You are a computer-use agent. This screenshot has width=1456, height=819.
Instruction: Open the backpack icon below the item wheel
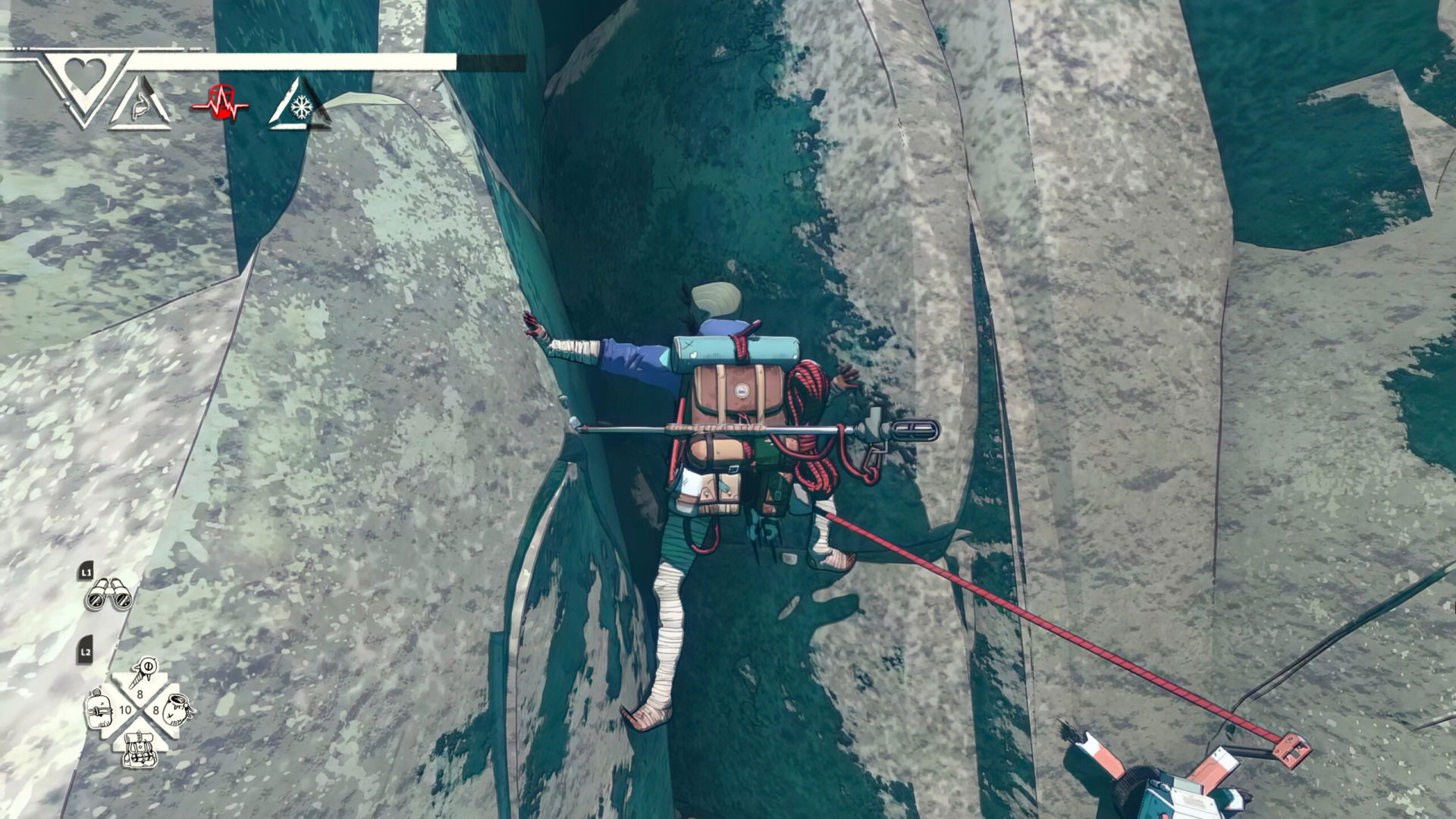tap(140, 751)
